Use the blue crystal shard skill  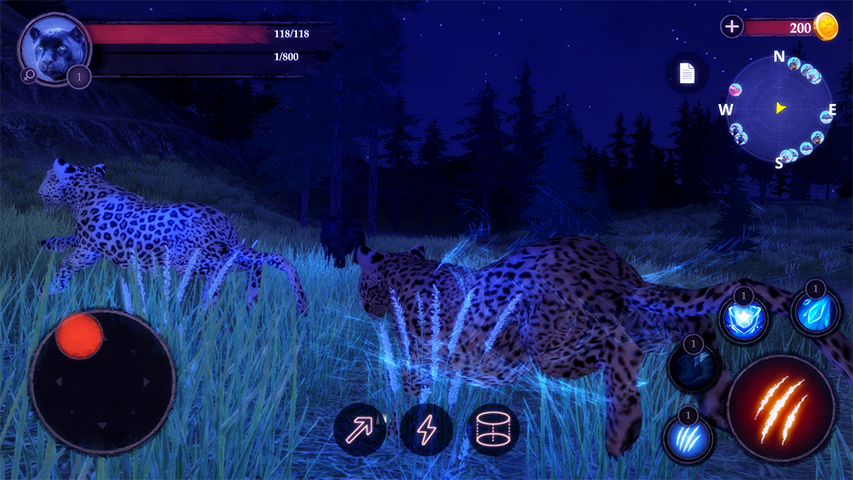point(816,312)
